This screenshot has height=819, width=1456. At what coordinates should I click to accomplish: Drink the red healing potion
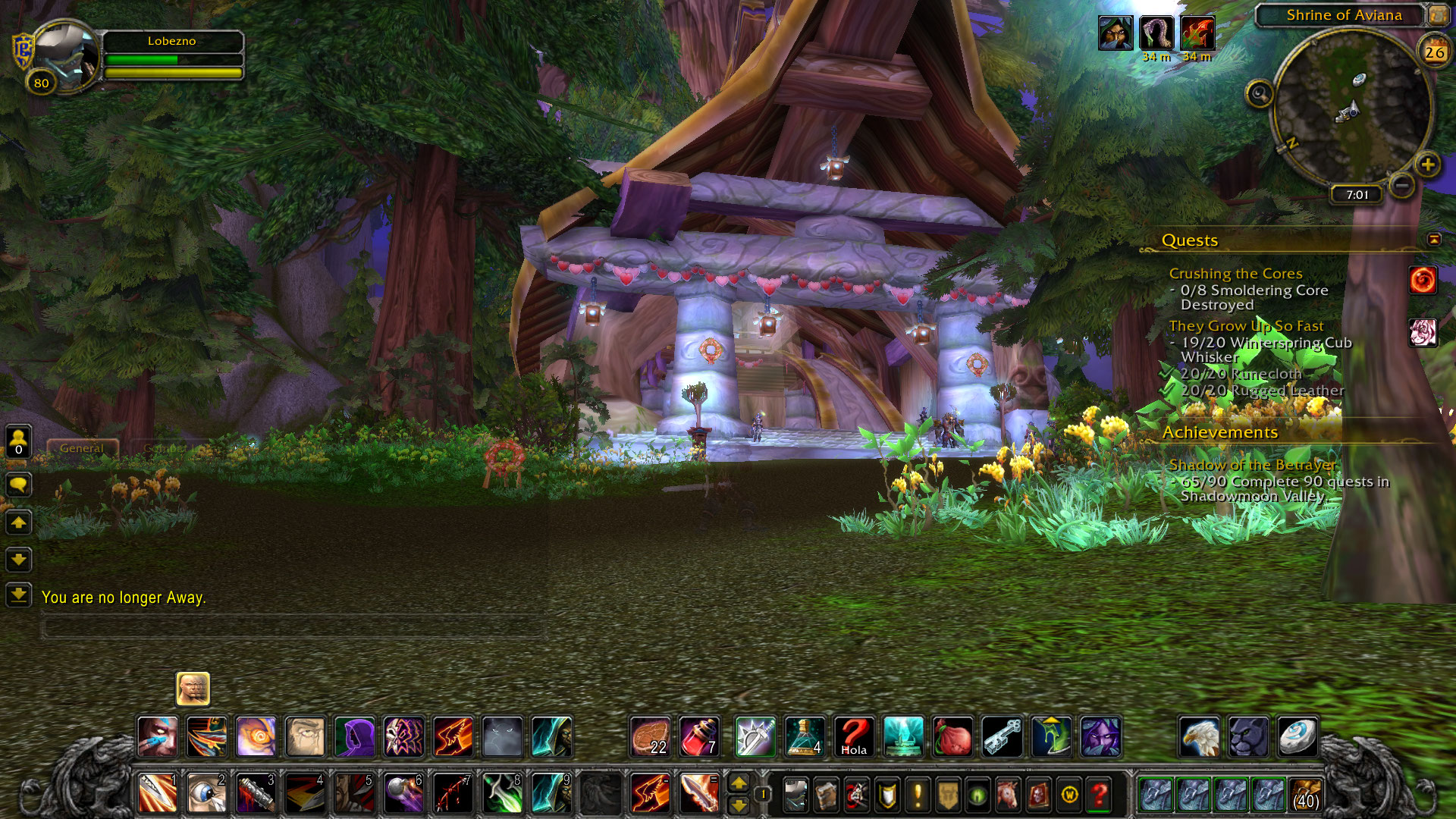698,736
